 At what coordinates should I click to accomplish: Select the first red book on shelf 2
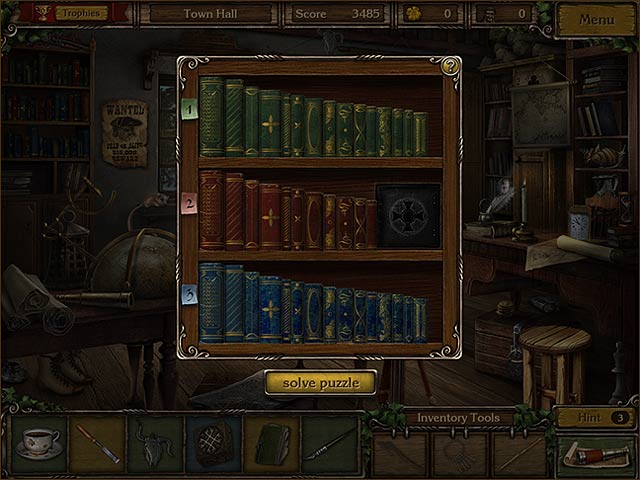(211, 210)
